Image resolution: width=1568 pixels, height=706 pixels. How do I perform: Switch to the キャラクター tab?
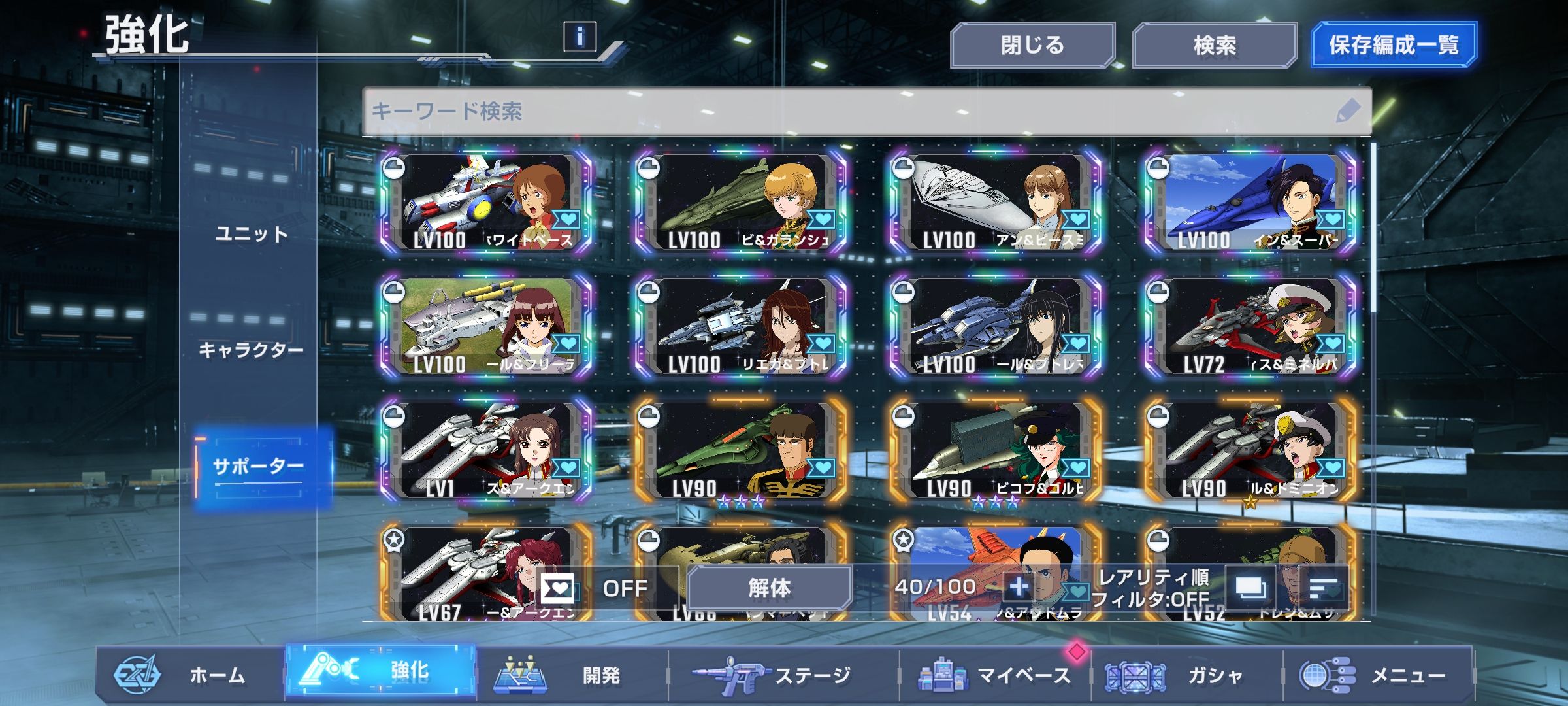tap(252, 350)
